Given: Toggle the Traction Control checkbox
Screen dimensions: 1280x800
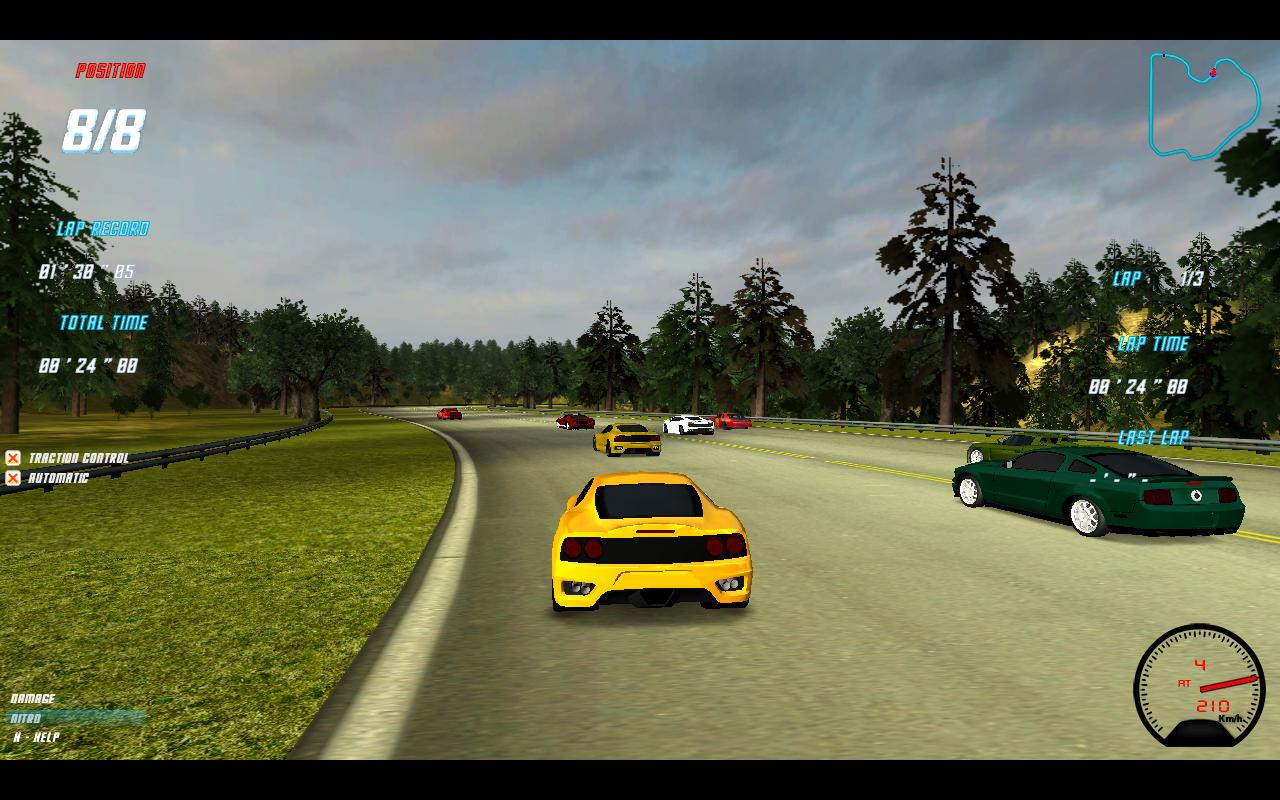Looking at the screenshot, I should pyautogui.click(x=13, y=458).
